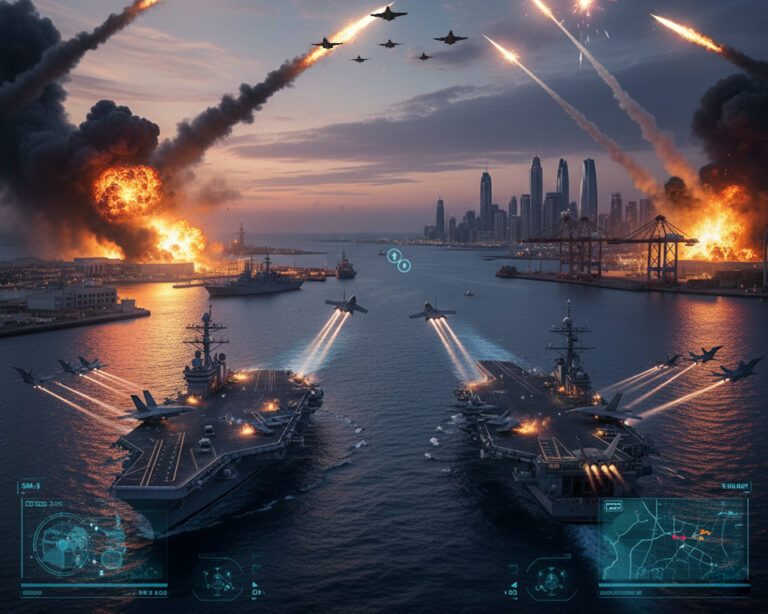Activate the hexagonal targeting widget beside the radar panel
The width and height of the screenshot is (768, 614).
(x=219, y=578)
